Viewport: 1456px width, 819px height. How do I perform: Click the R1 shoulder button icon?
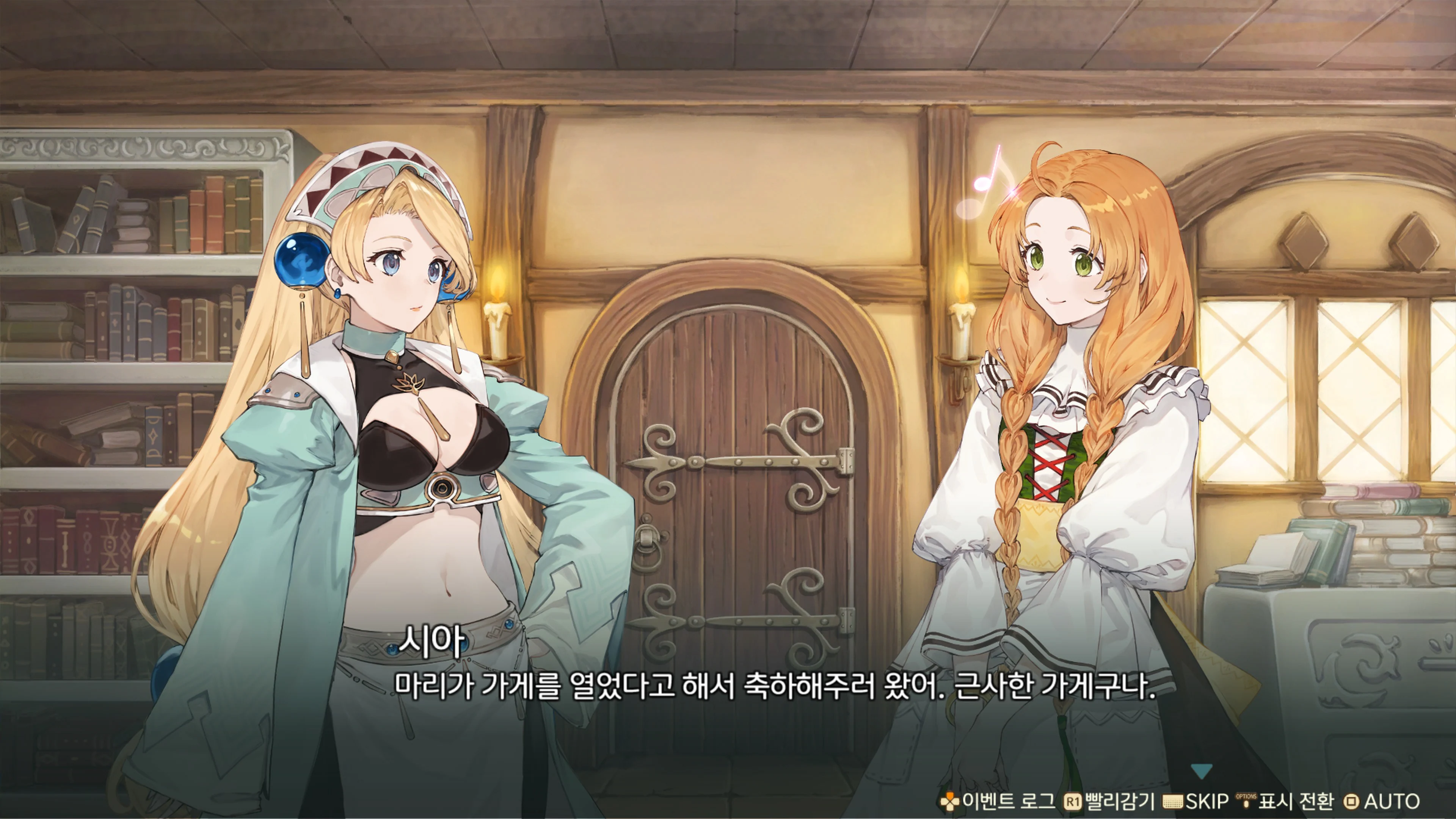[x=1073, y=802]
